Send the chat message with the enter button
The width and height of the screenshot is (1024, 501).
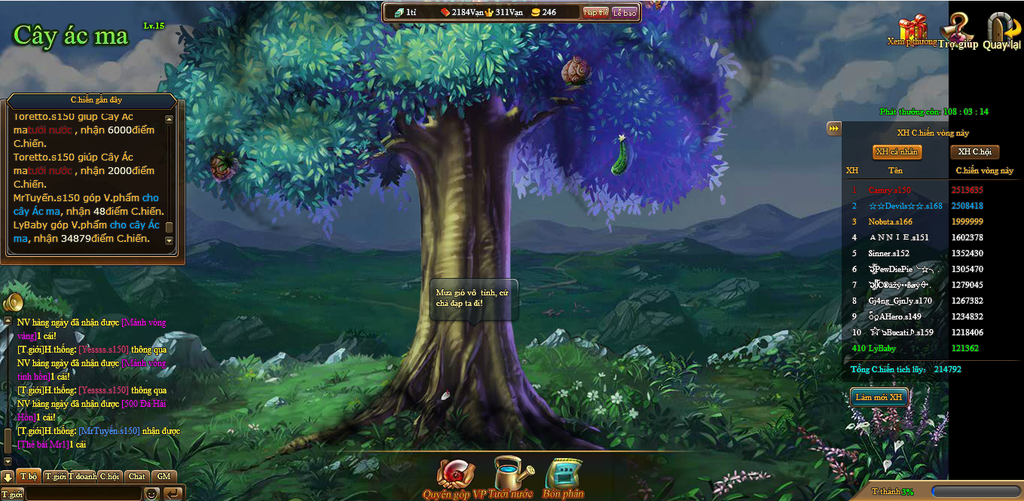click(172, 493)
